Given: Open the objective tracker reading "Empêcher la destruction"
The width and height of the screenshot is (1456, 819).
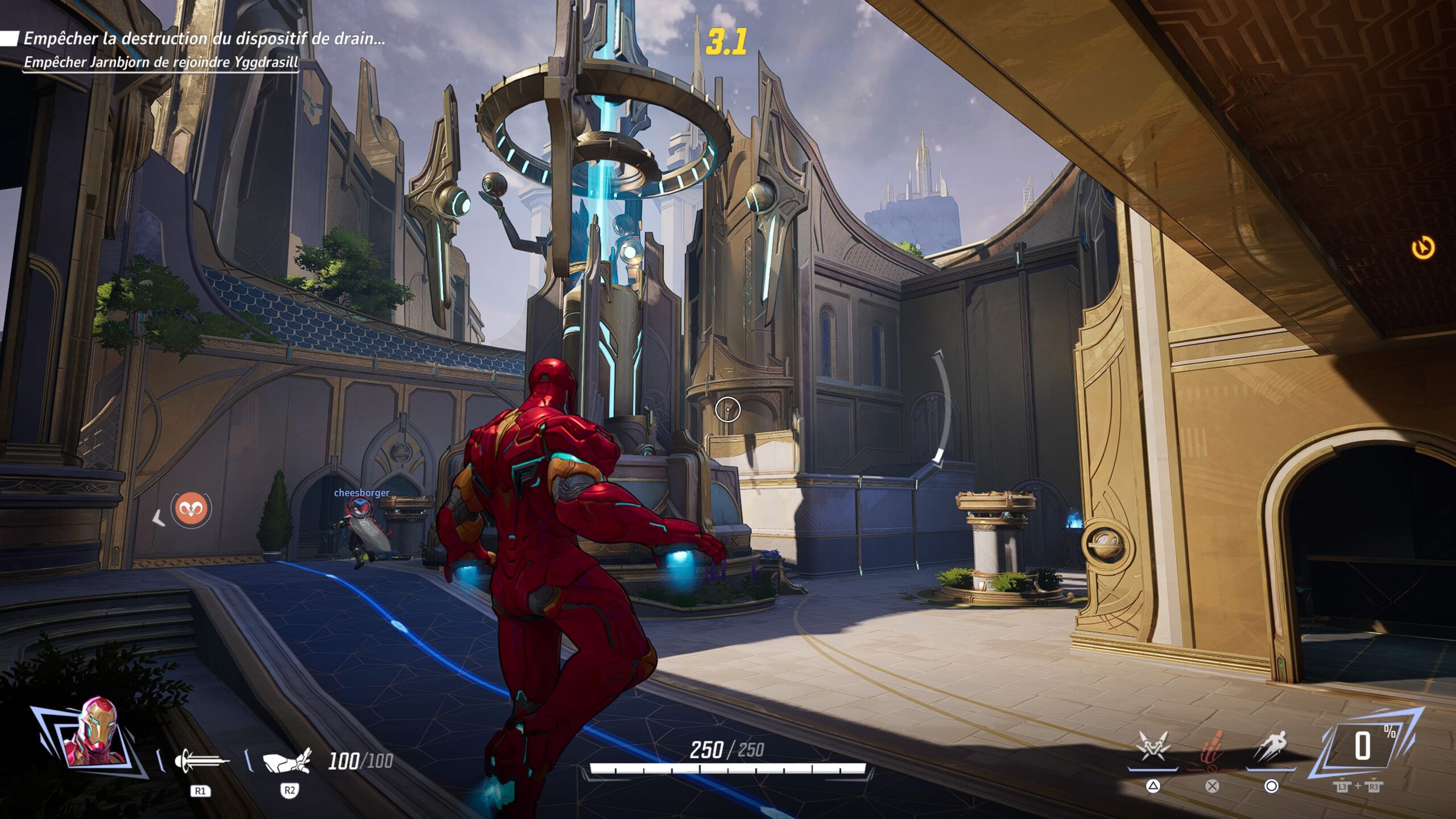Looking at the screenshot, I should [204, 39].
